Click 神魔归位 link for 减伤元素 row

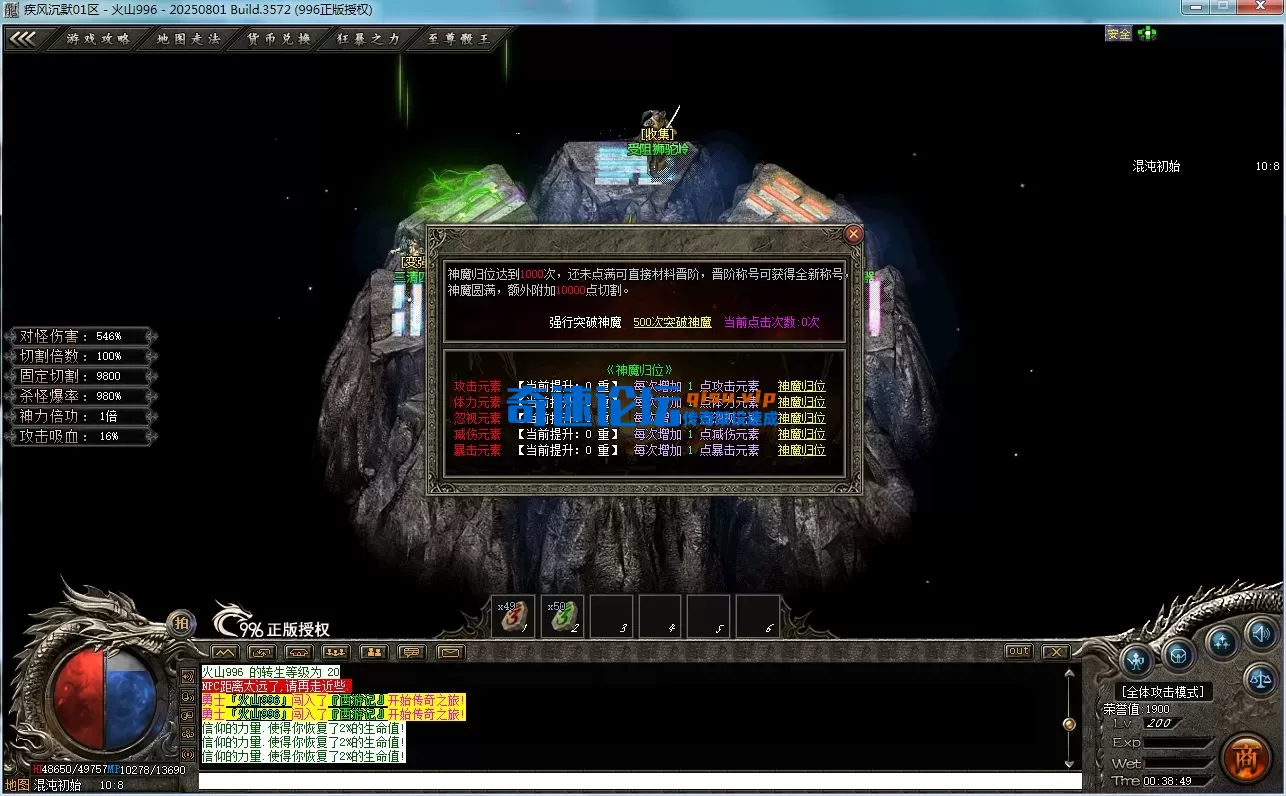point(801,434)
